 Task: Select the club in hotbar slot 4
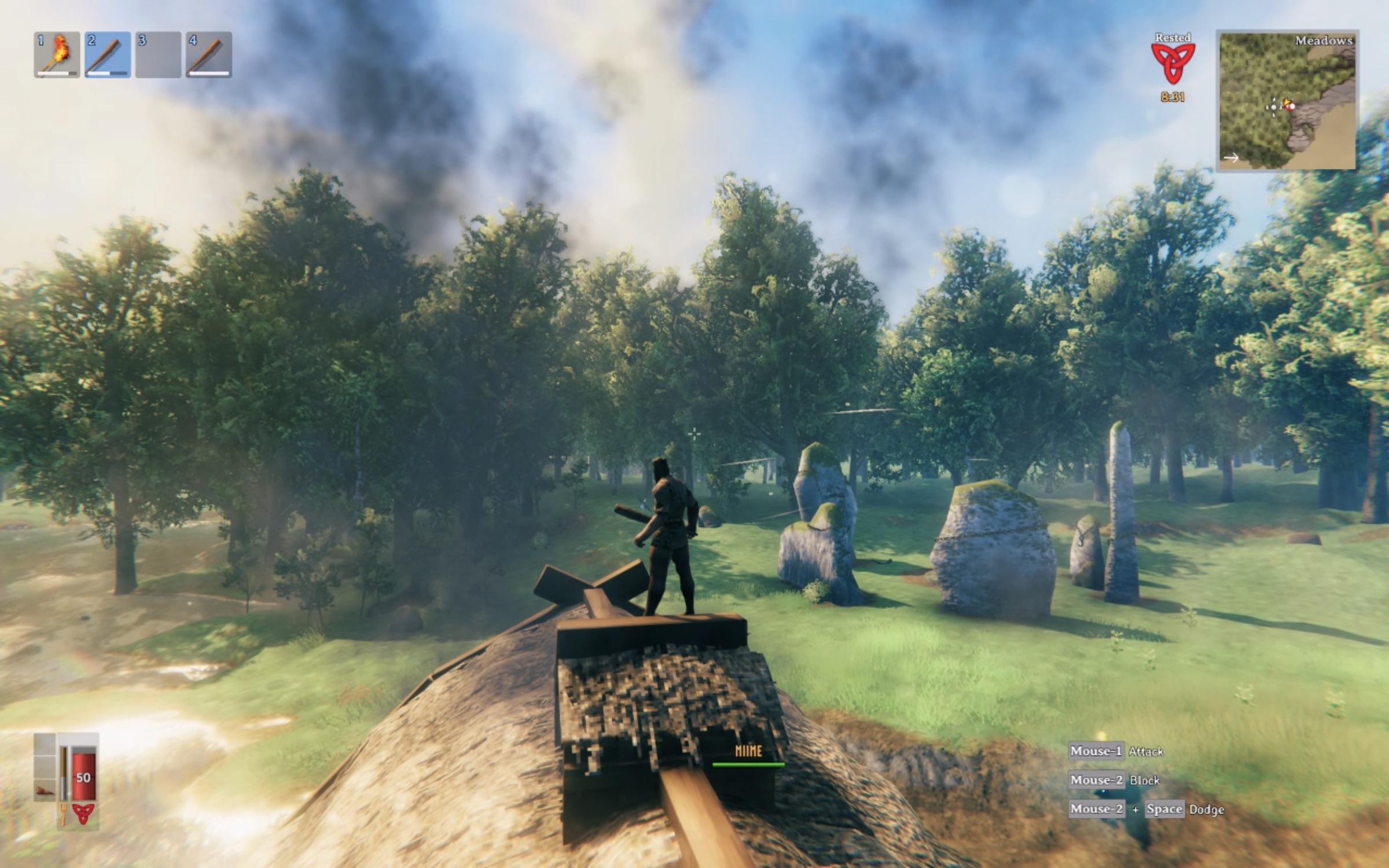point(210,55)
